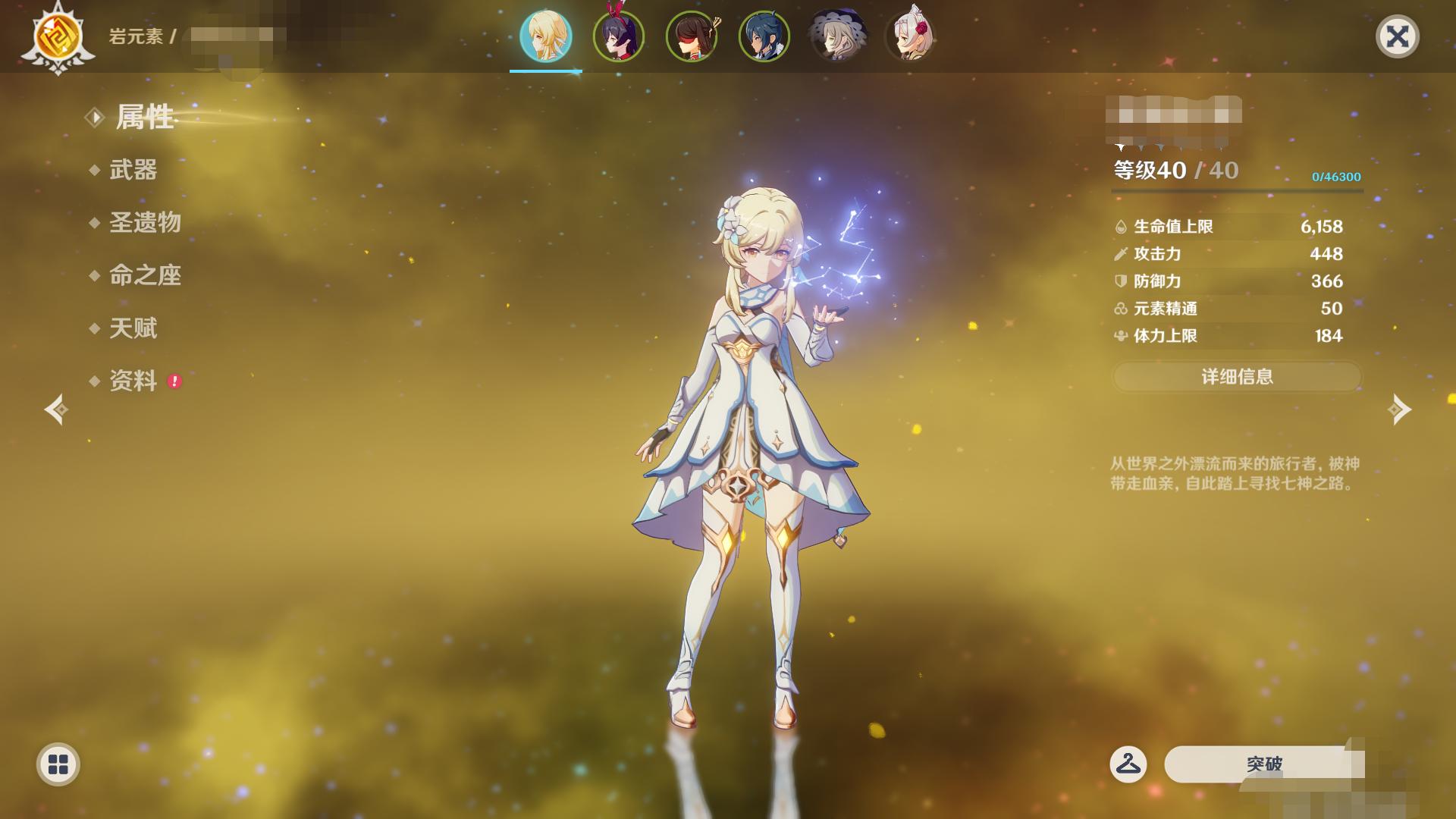
Task: Open the 武器 weapon menu
Action: pos(133,170)
